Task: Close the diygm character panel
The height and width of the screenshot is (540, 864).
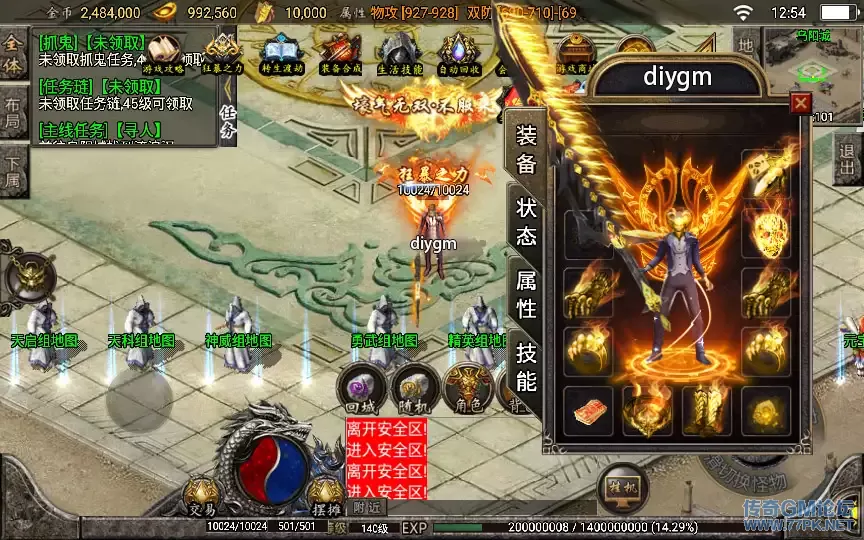Action: [x=800, y=103]
